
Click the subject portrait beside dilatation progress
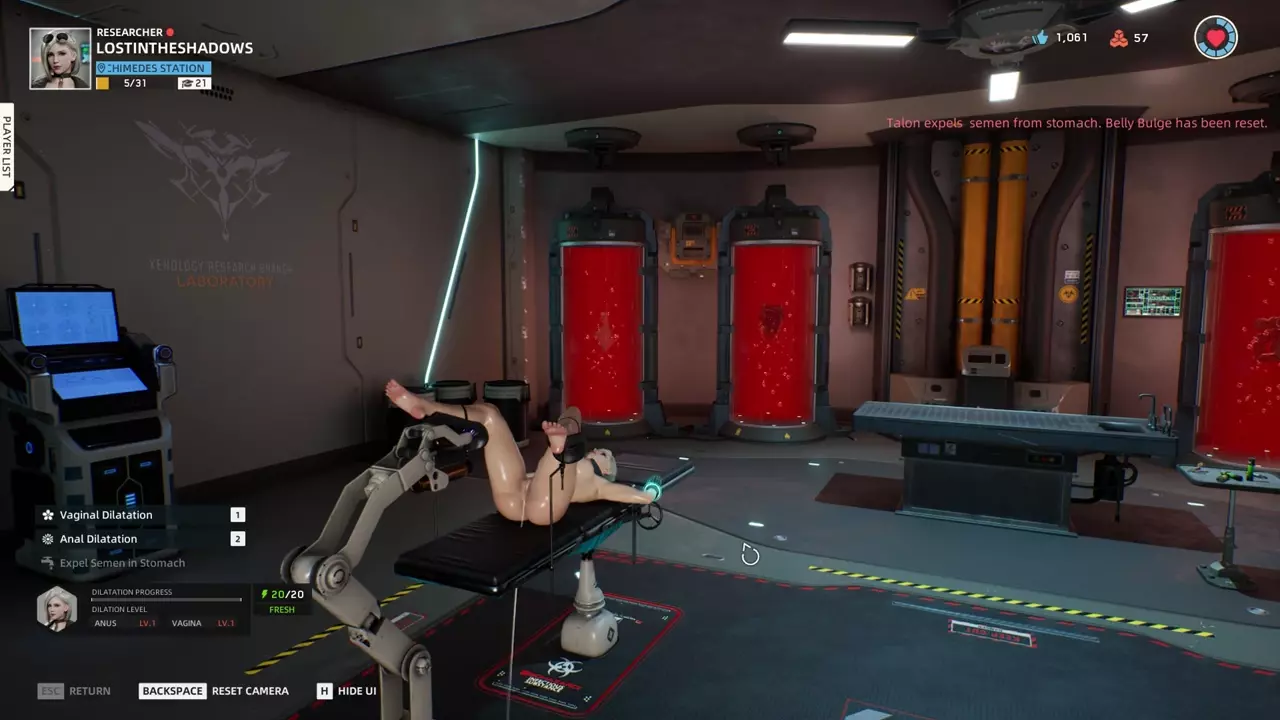(x=56, y=608)
